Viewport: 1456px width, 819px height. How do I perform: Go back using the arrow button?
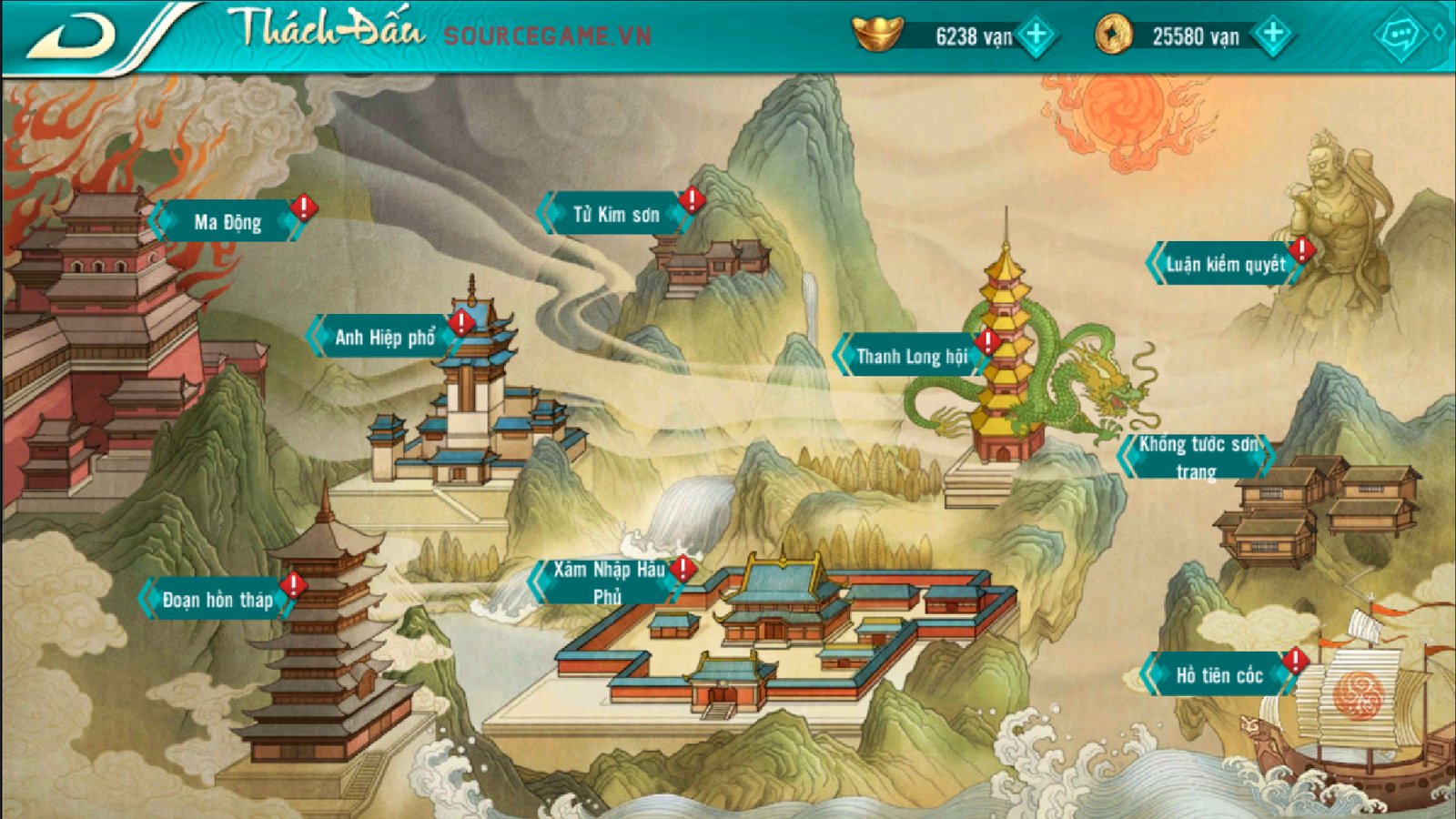(73, 36)
